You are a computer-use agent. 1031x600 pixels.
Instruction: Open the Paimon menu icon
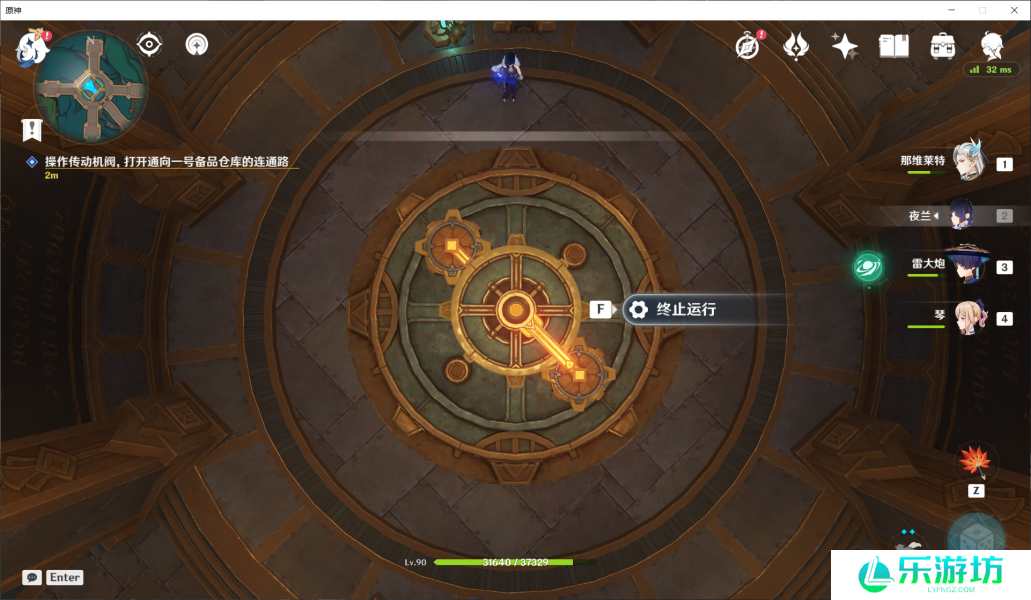[x=29, y=45]
